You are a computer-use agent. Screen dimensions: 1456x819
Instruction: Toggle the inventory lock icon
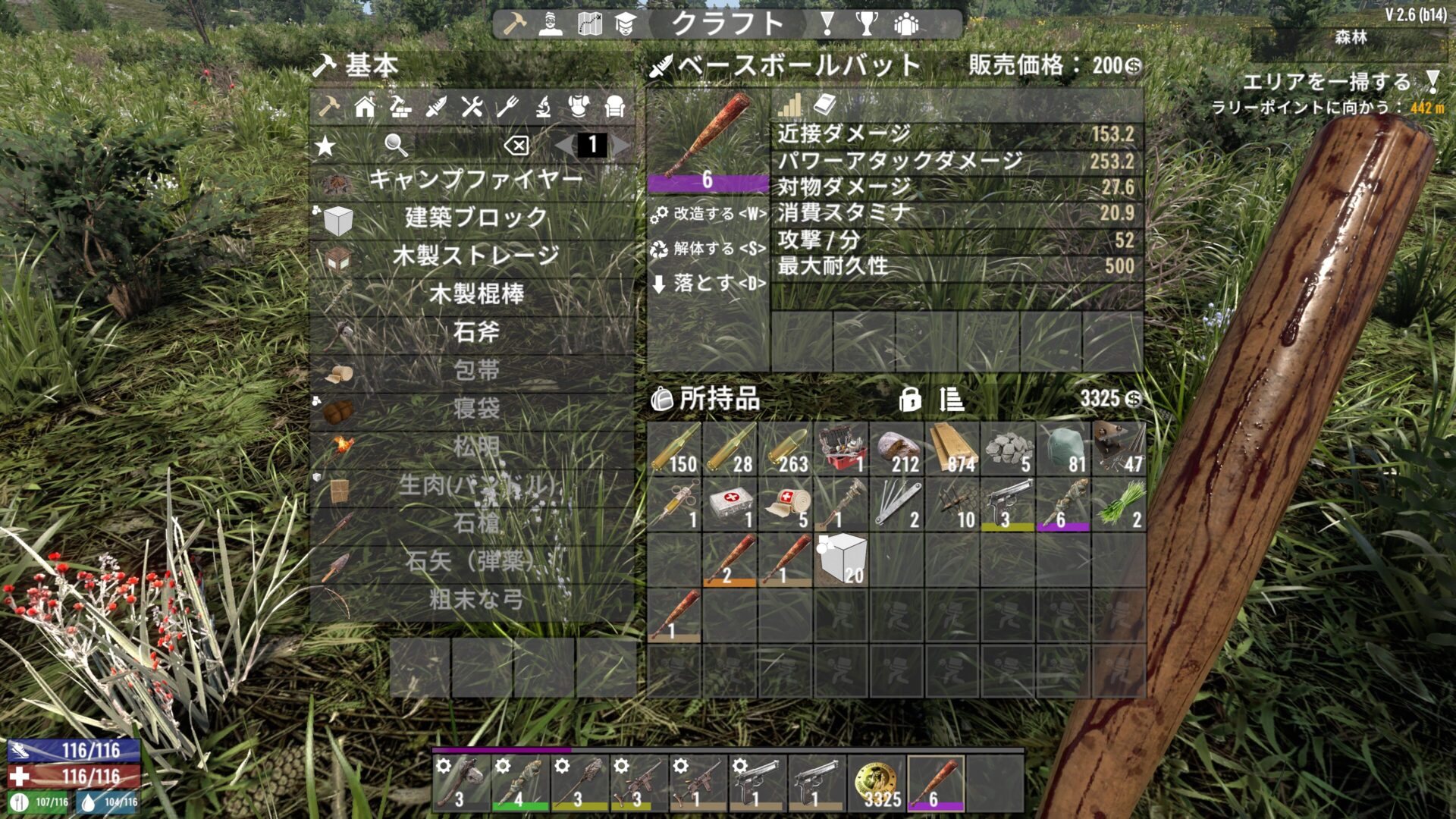tap(910, 400)
